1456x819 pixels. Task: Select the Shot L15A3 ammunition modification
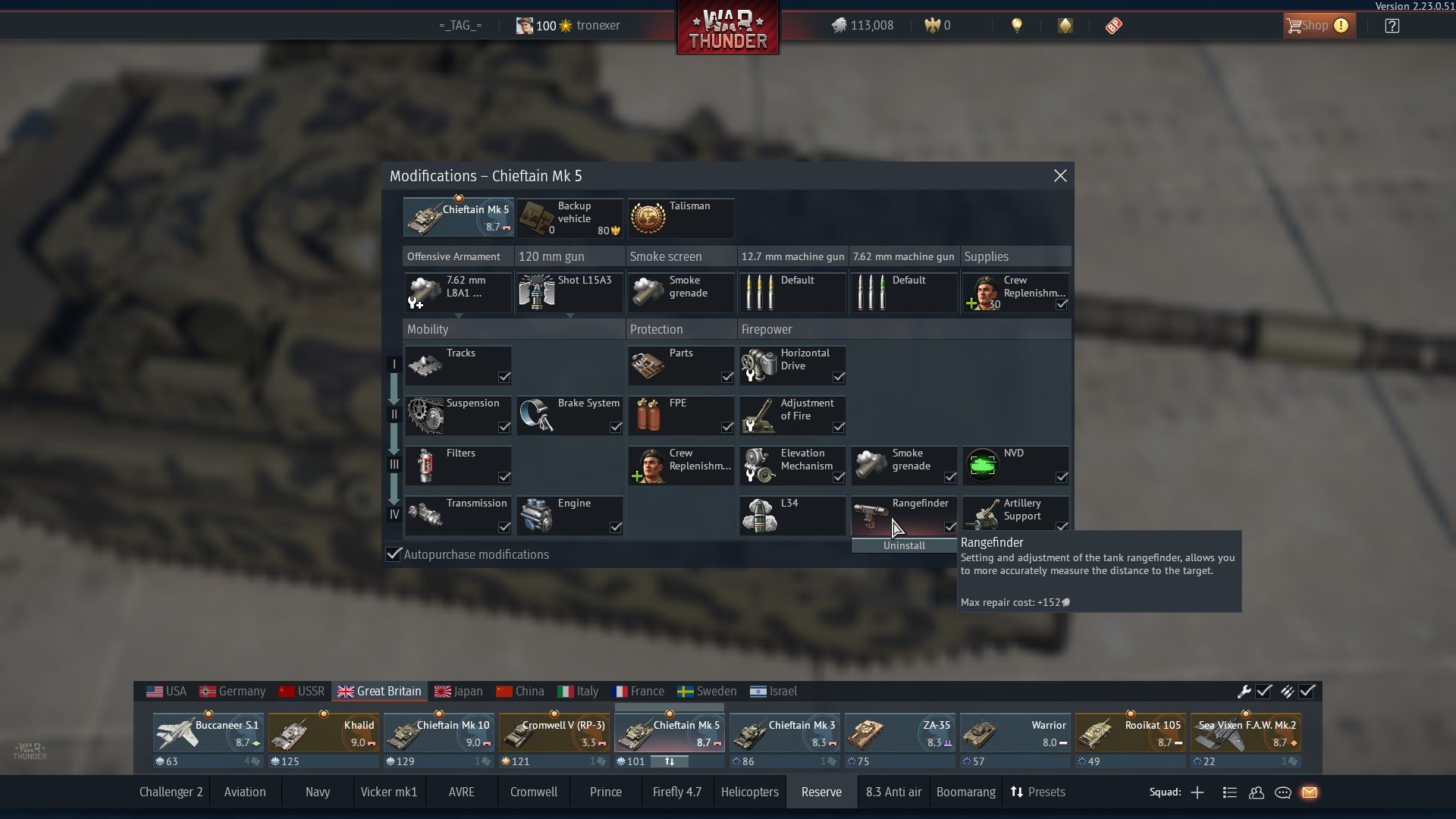[570, 292]
